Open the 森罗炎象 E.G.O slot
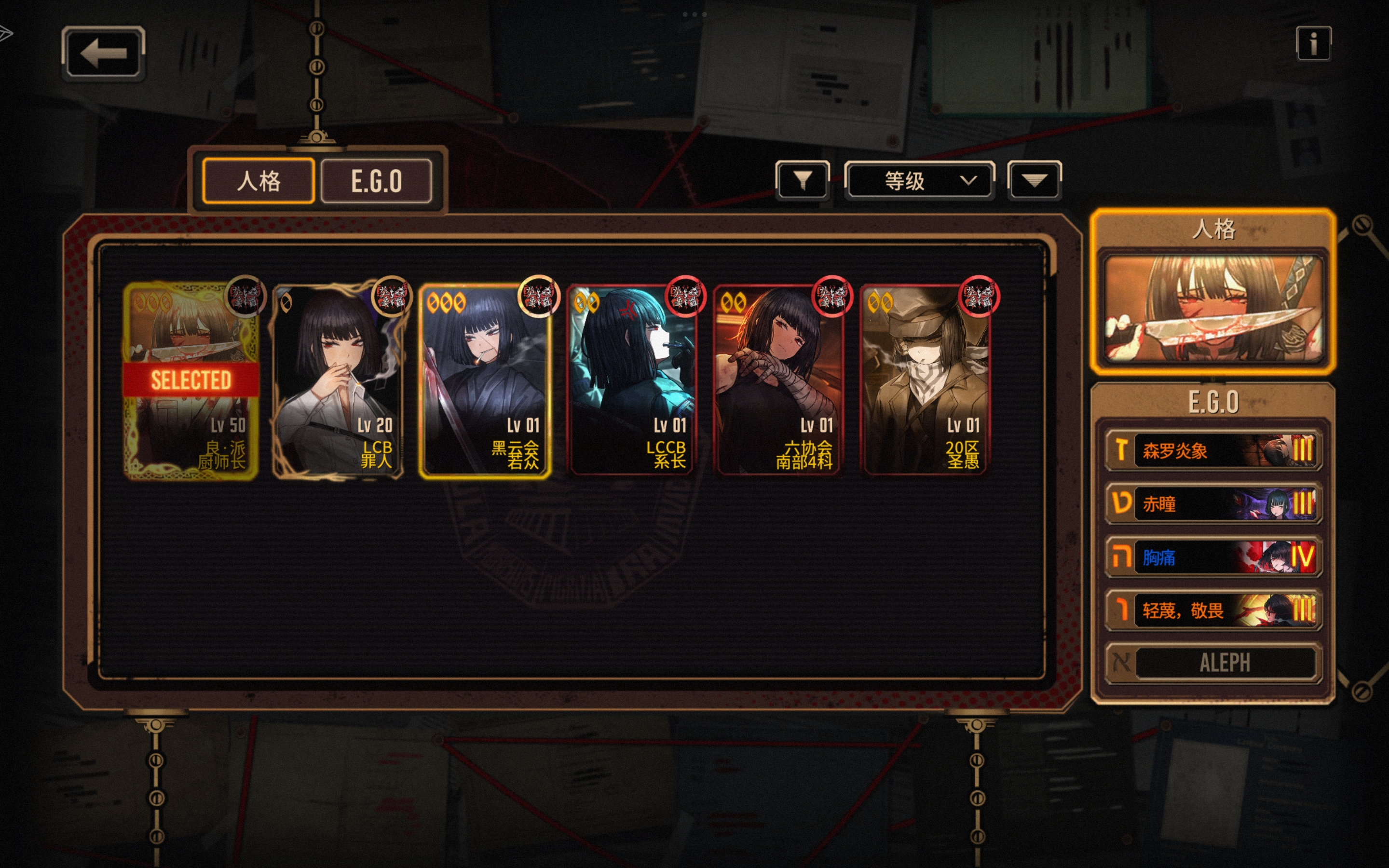 pos(1213,450)
